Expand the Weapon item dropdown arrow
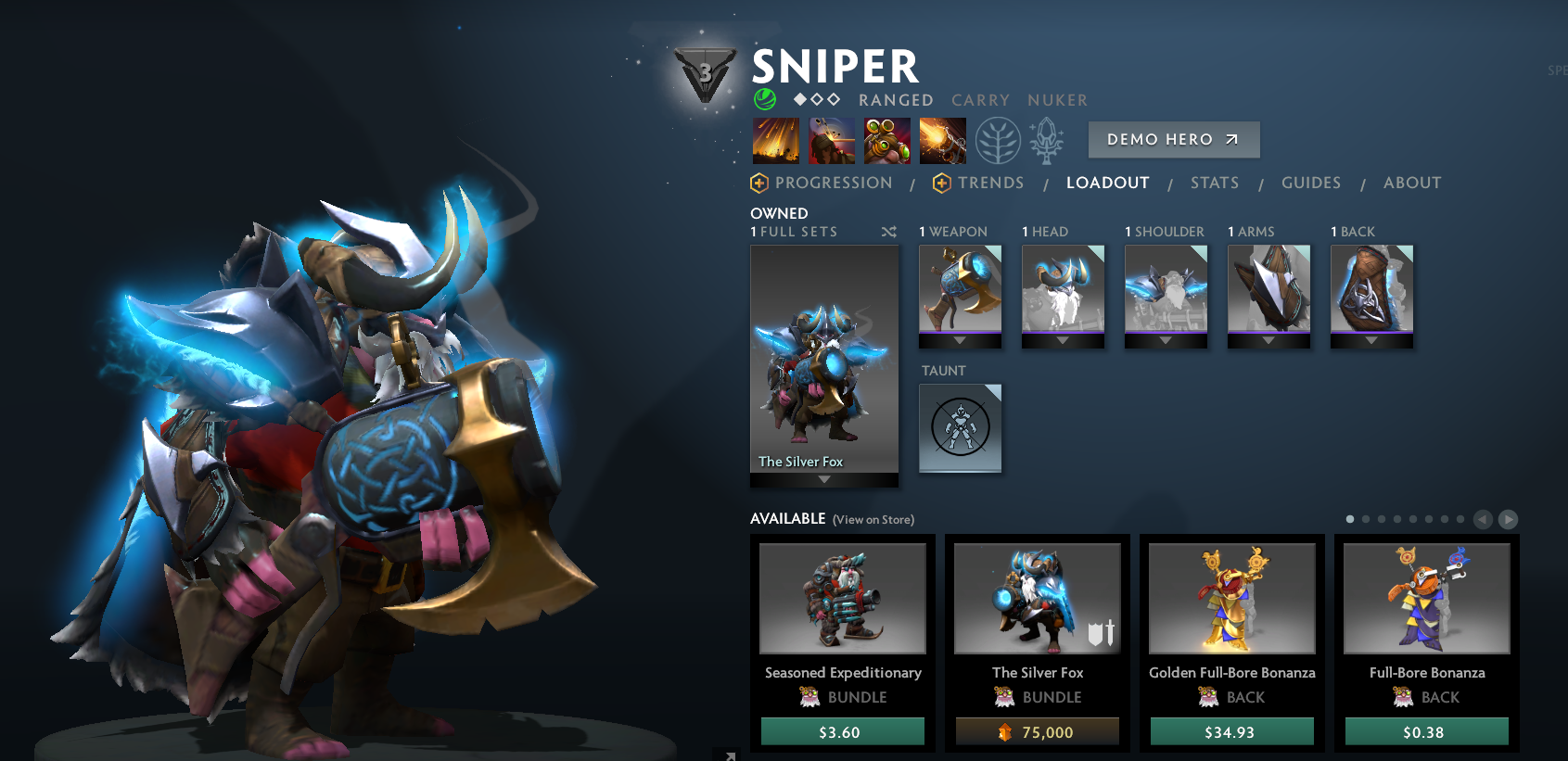1568x761 pixels. [960, 339]
